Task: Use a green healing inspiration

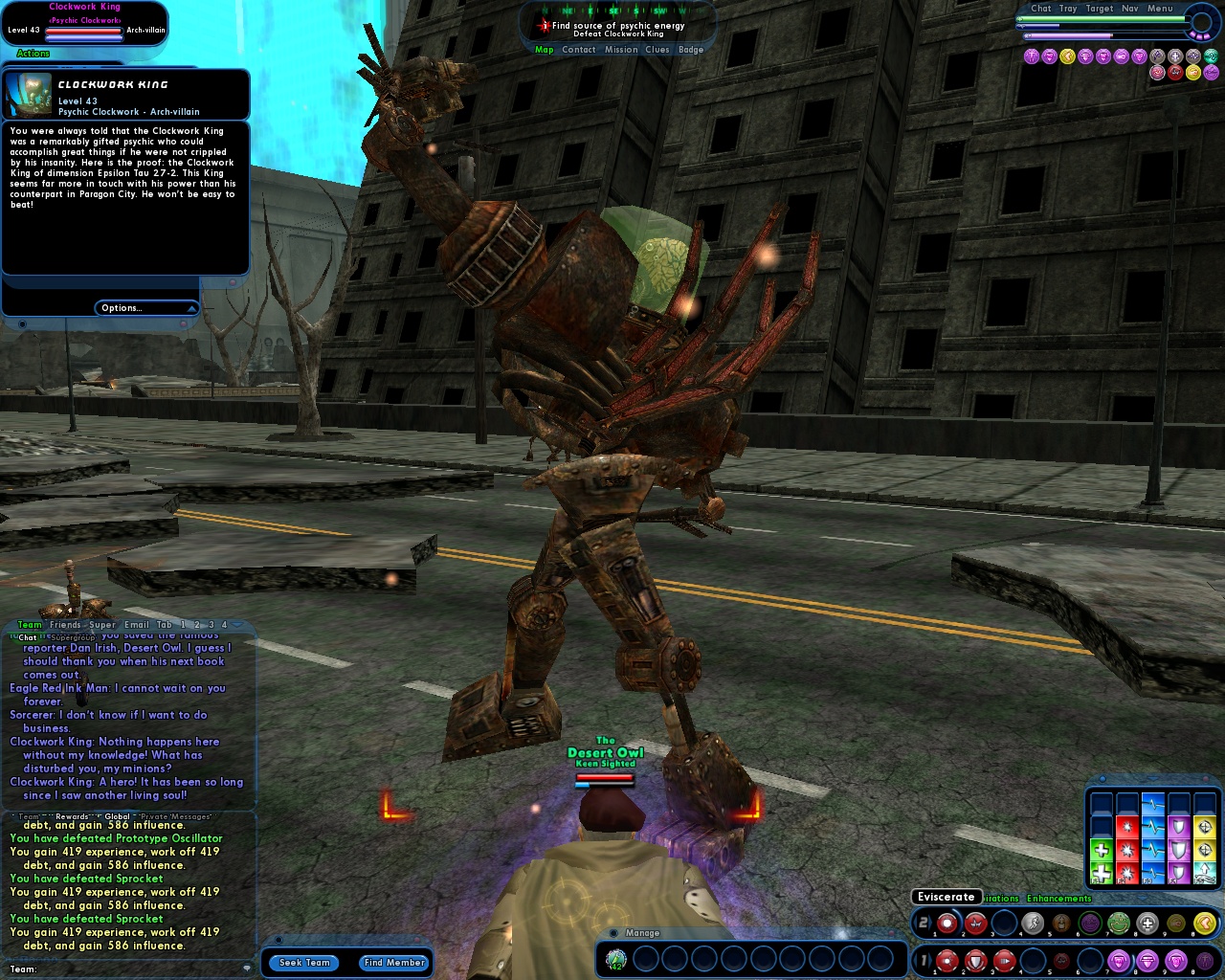Action: pos(1102,872)
